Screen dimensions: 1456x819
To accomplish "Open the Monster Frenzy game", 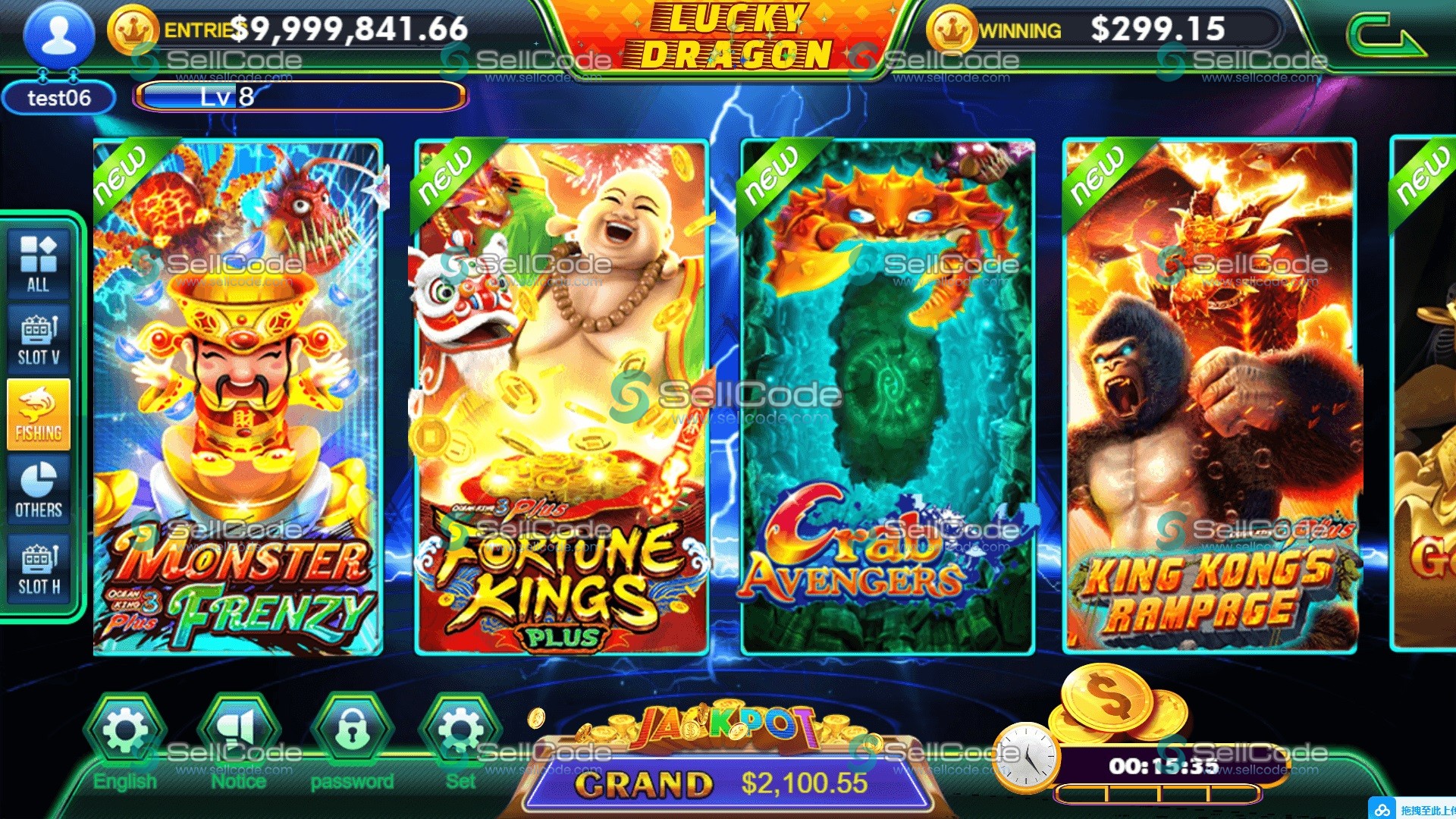I will click(x=237, y=396).
